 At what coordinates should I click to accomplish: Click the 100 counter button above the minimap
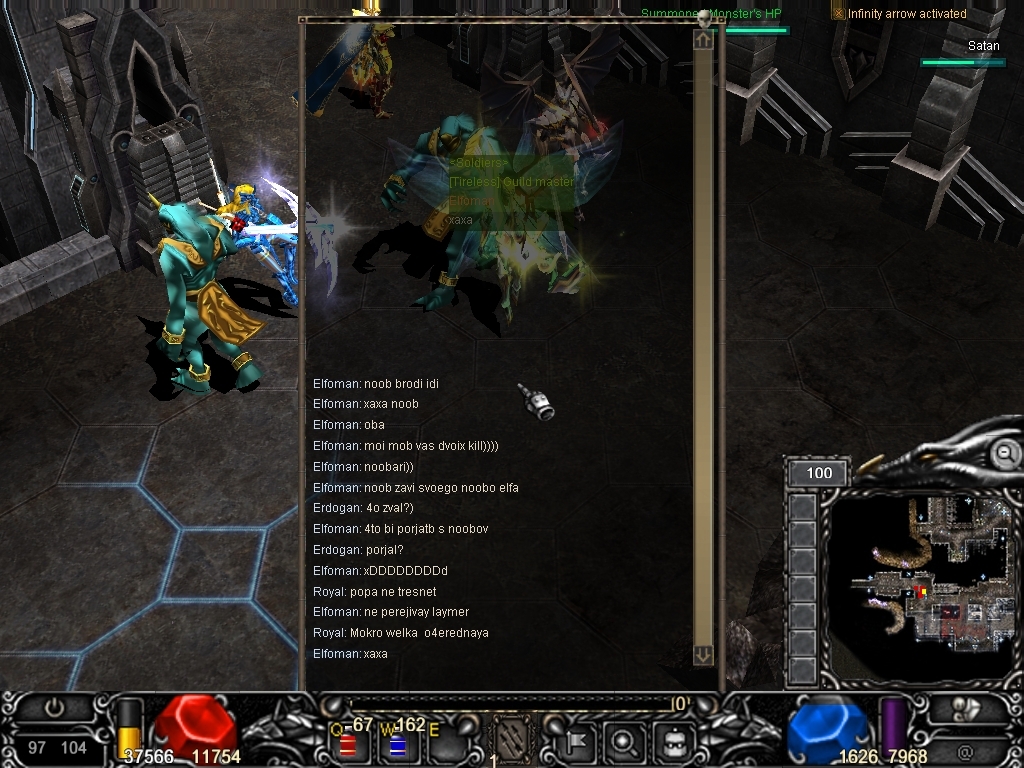click(x=818, y=473)
